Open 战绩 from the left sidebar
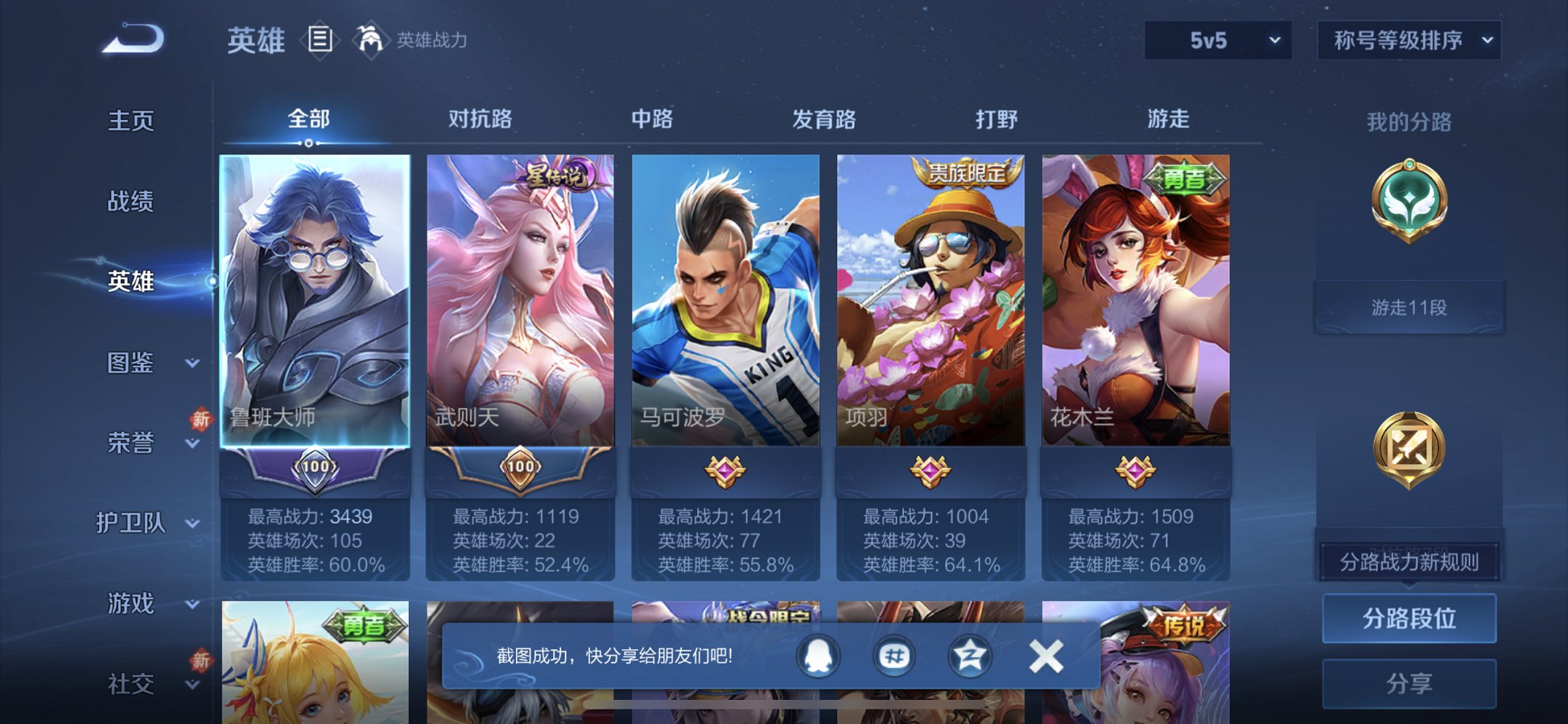This screenshot has width=1568, height=724. pos(132,202)
